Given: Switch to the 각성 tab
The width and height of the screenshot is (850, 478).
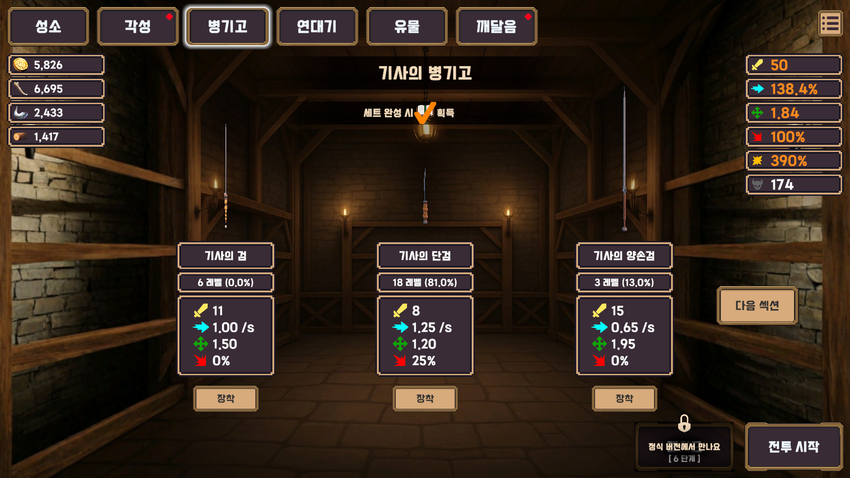Looking at the screenshot, I should pos(138,27).
